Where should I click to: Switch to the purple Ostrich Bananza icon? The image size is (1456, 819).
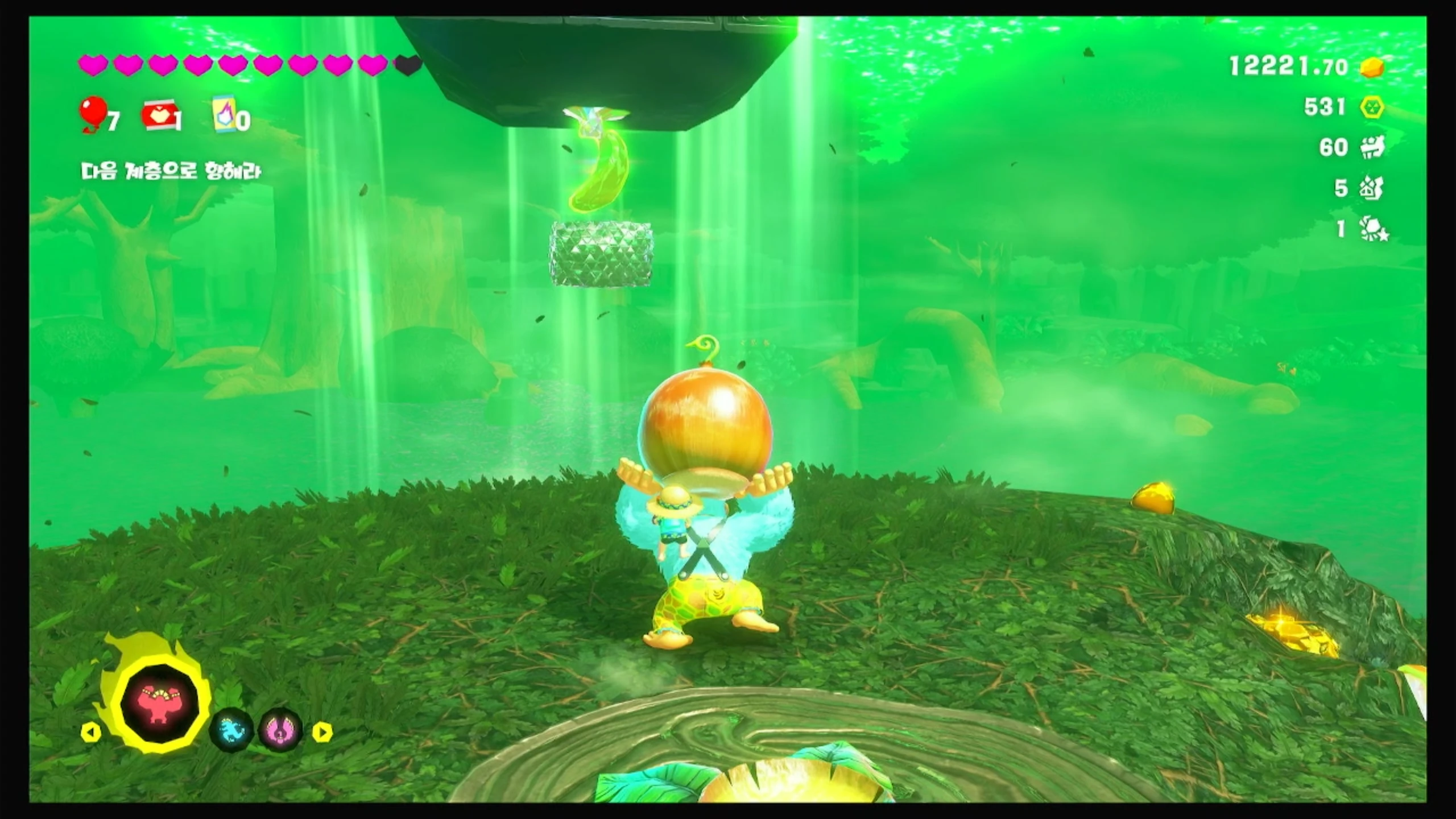click(x=280, y=730)
